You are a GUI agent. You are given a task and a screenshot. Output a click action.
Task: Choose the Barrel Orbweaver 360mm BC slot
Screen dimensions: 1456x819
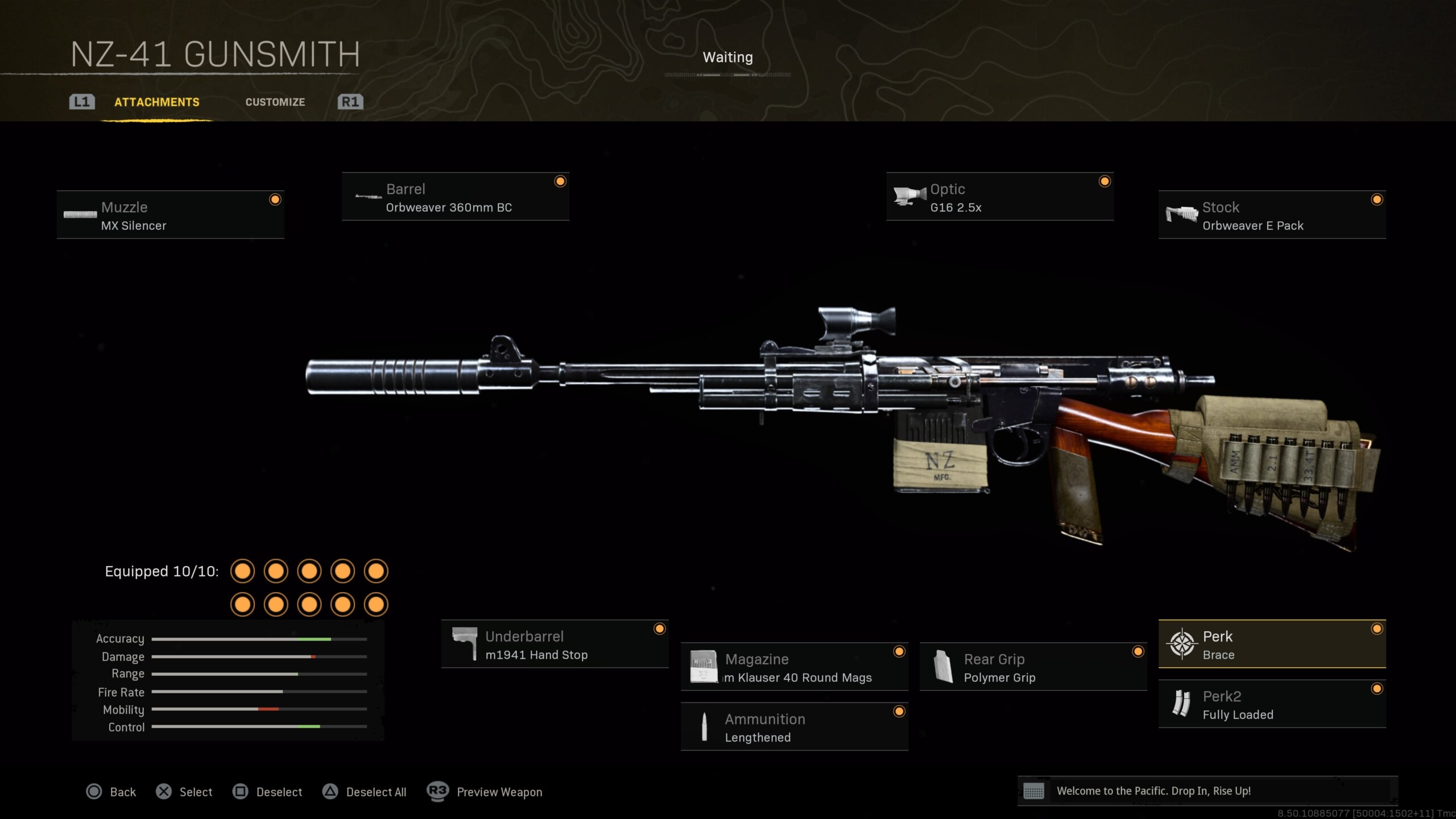tap(455, 197)
